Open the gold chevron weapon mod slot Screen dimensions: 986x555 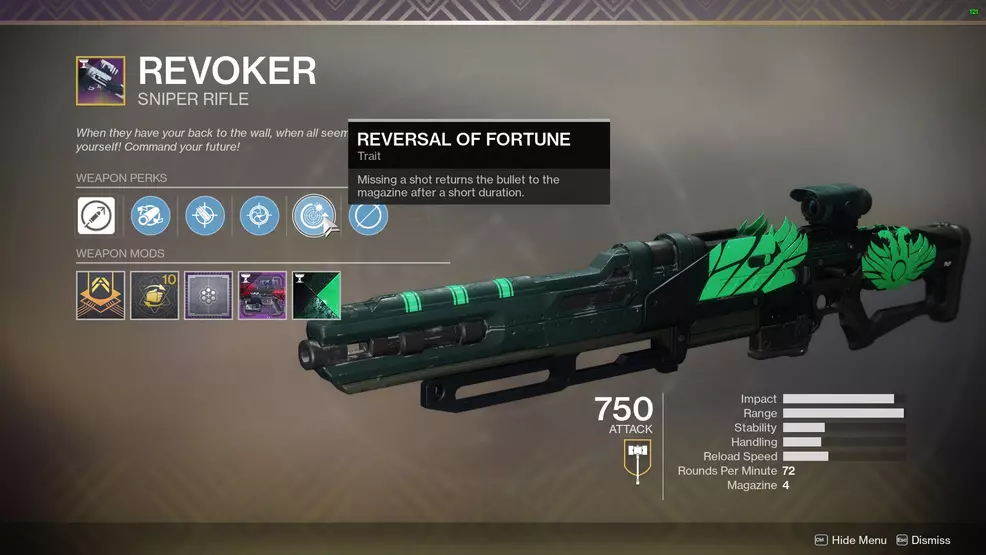(101, 295)
